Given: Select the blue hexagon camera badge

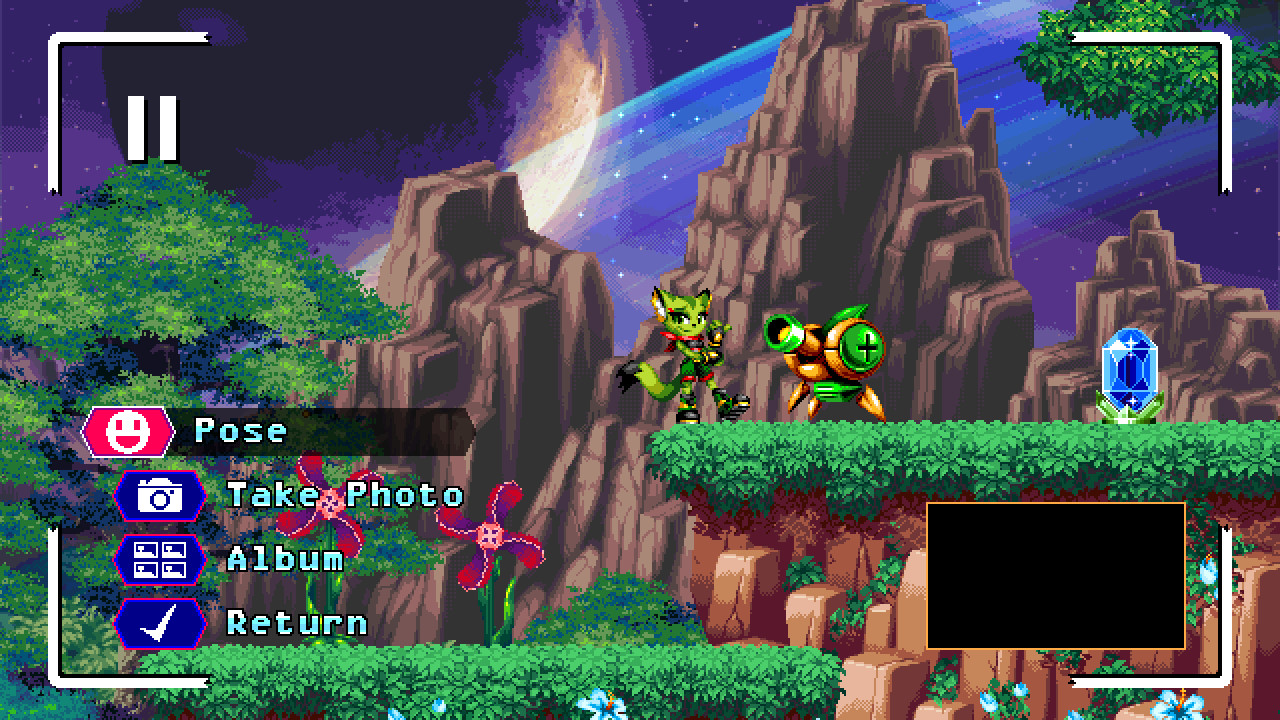Looking at the screenshot, I should [x=160, y=495].
